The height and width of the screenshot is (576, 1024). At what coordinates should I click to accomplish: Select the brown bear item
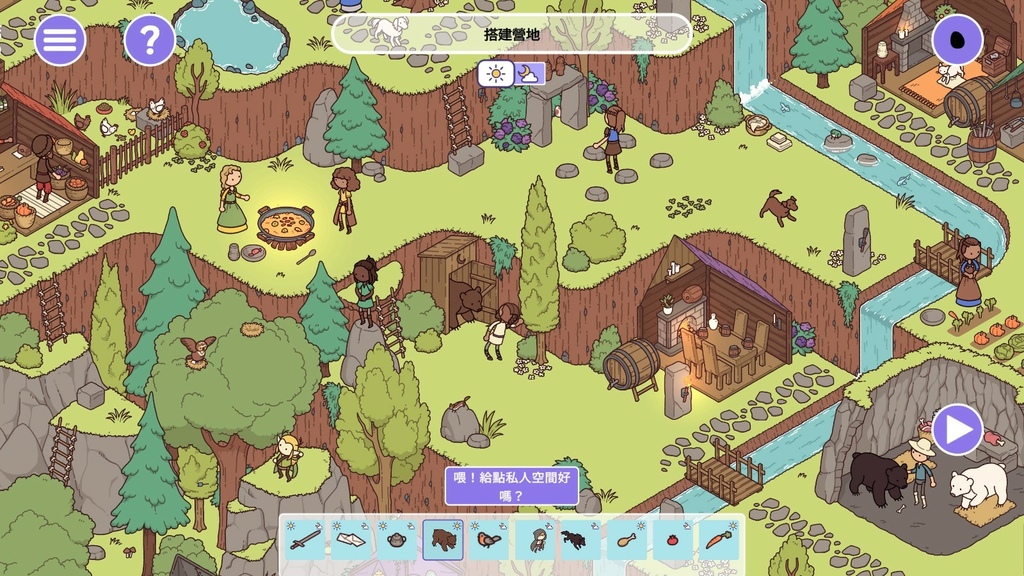coord(442,540)
